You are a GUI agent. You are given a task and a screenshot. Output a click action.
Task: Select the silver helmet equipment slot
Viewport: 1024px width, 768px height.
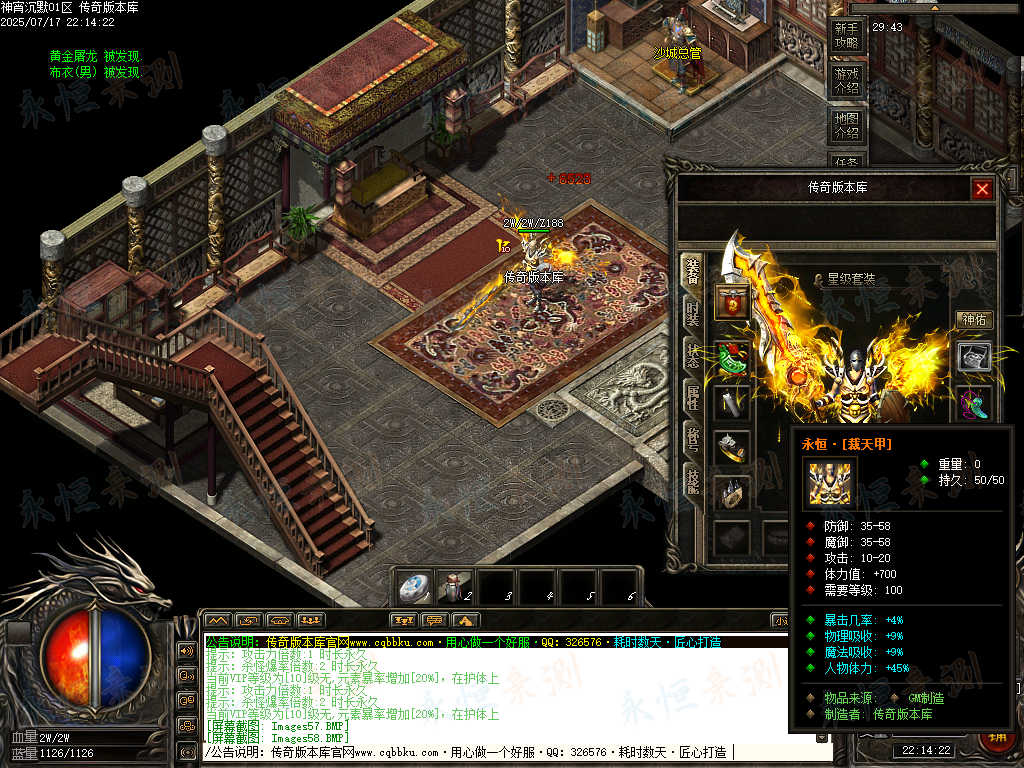(974, 356)
